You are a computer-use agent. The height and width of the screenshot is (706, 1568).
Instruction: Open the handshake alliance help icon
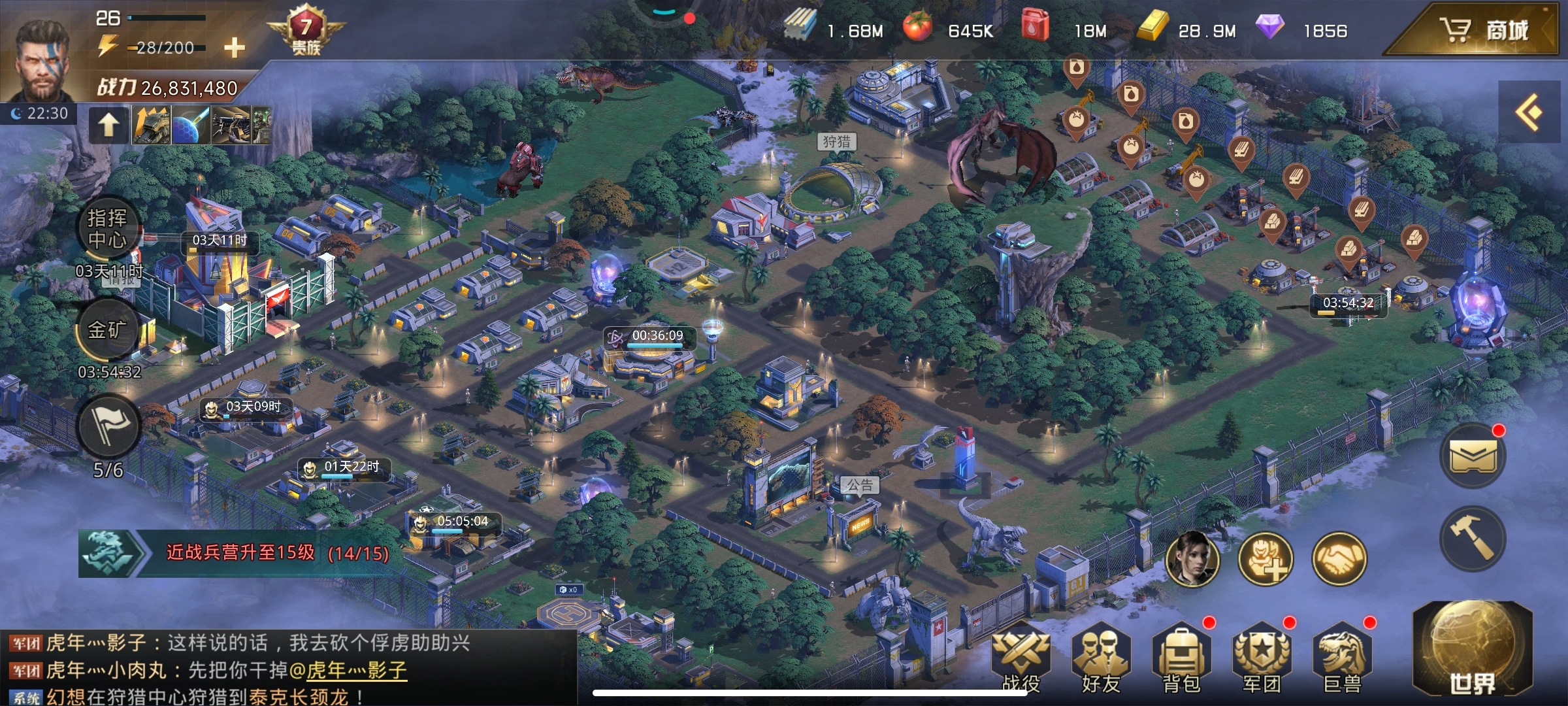[x=1339, y=559]
